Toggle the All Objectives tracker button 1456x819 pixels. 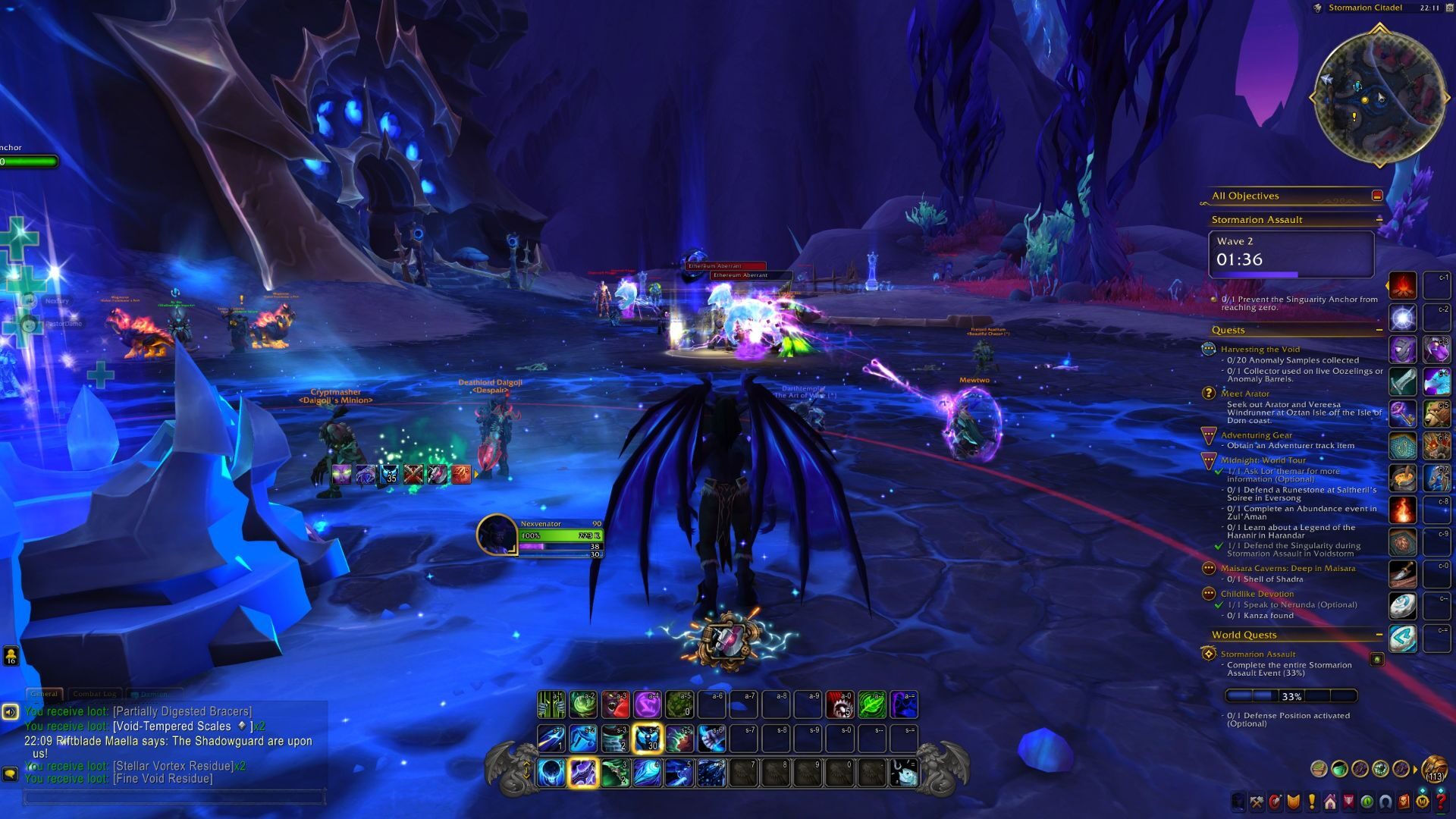pos(1378,196)
